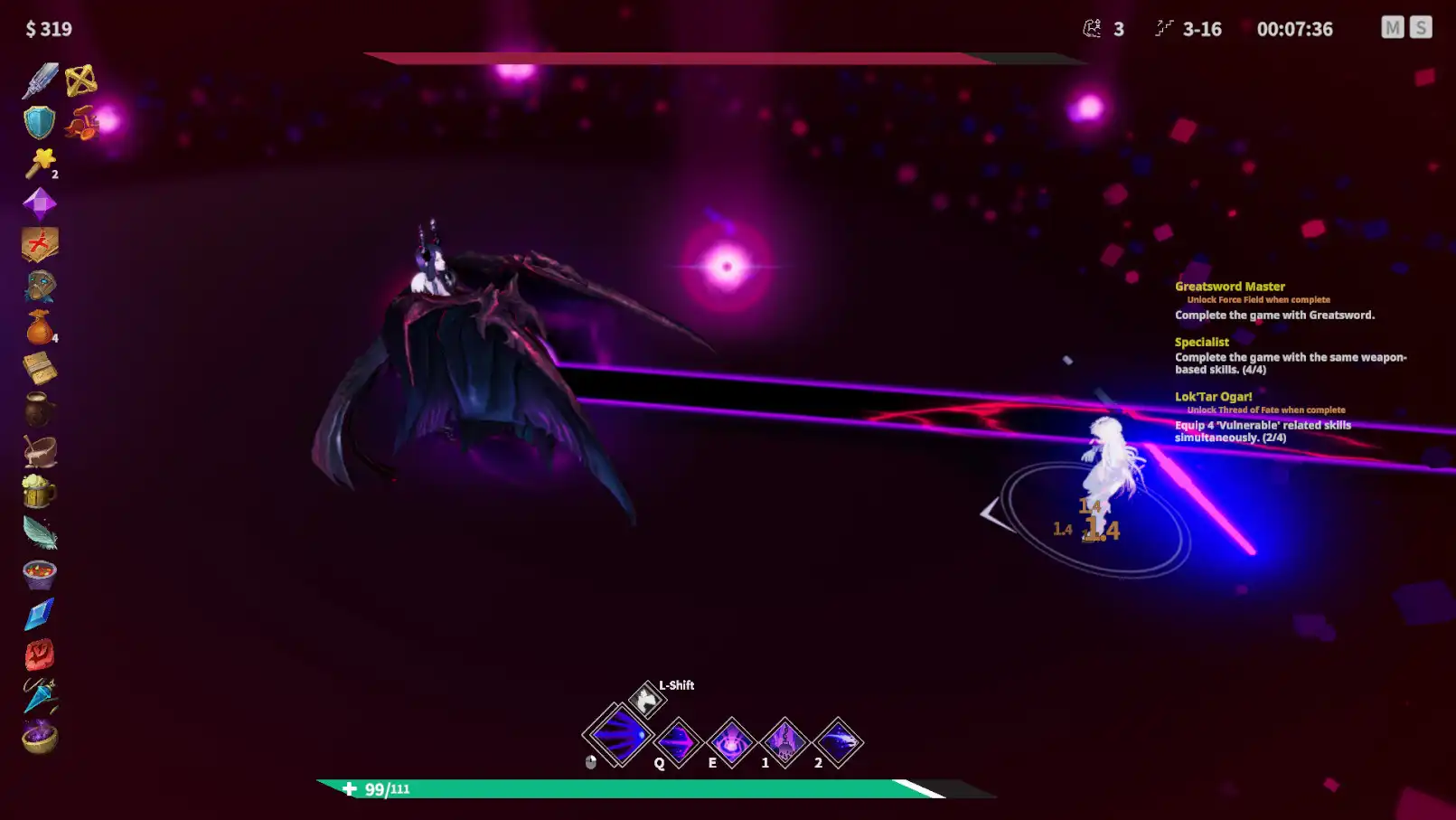Image resolution: width=1456 pixels, height=820 pixels.
Task: Select the magic wand item showing x2
Action: pyautogui.click(x=38, y=162)
